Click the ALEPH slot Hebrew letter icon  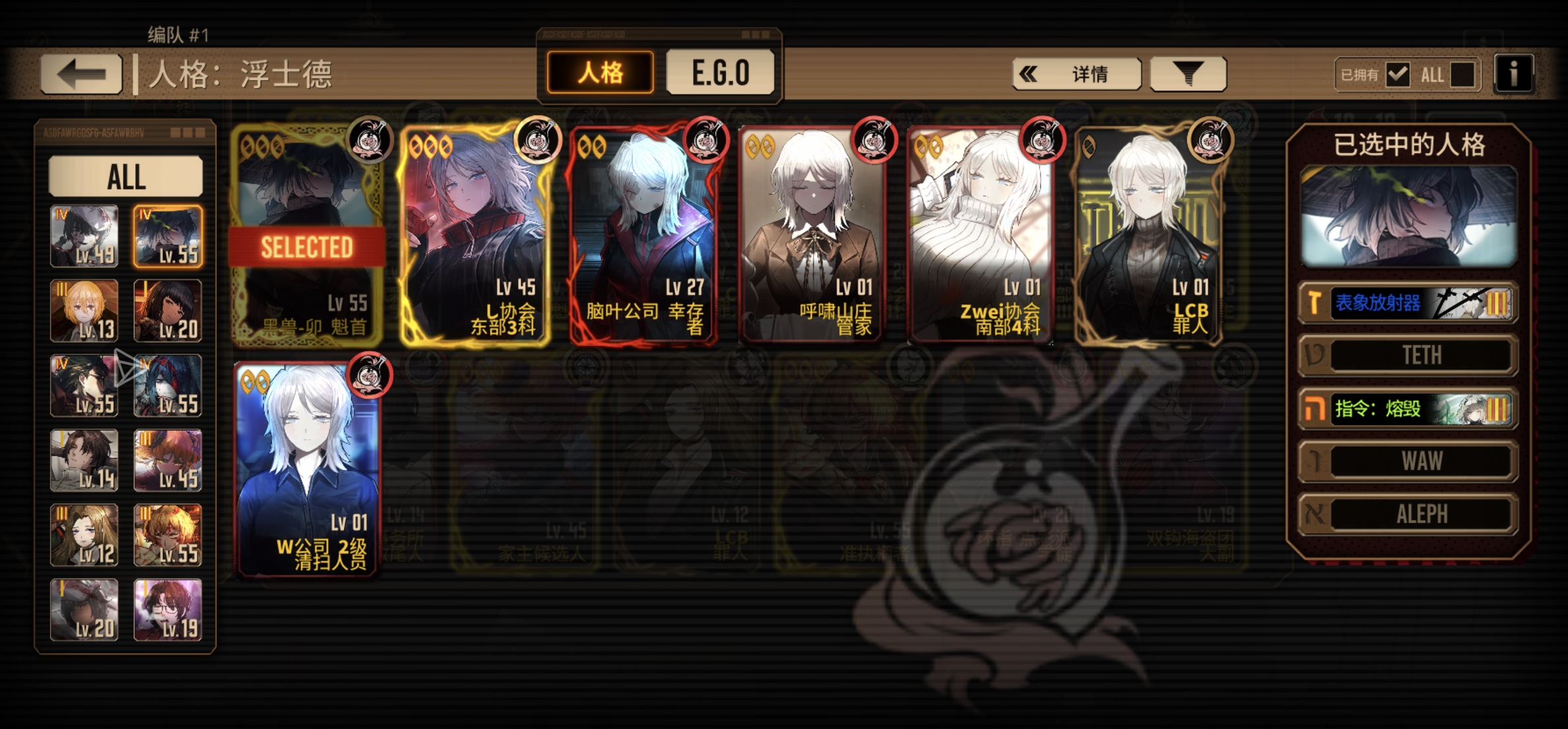tap(1315, 514)
